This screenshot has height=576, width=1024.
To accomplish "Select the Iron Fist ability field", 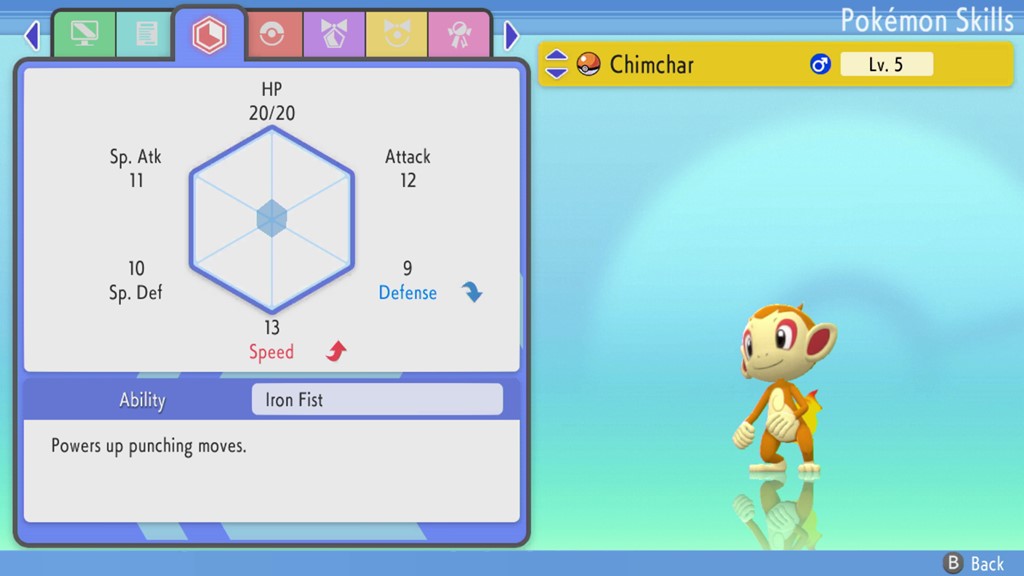I will point(376,400).
